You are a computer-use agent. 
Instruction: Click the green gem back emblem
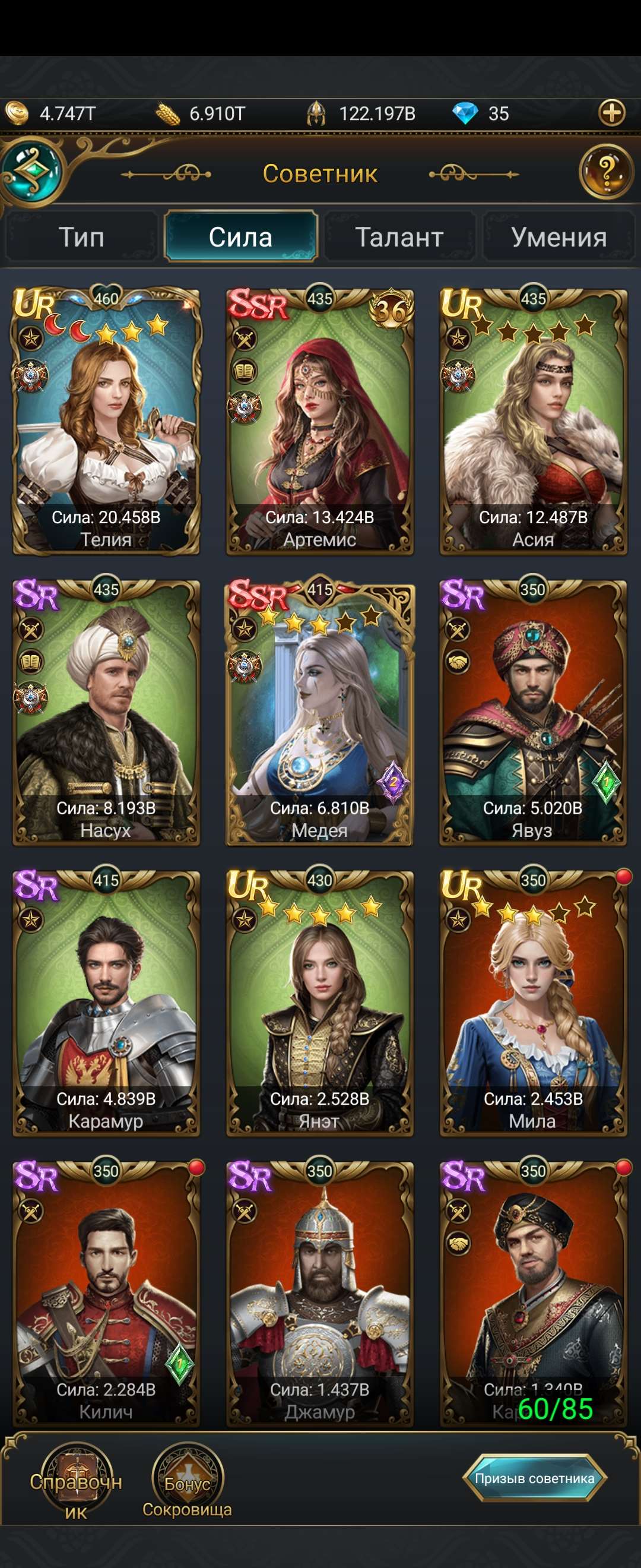(x=31, y=171)
